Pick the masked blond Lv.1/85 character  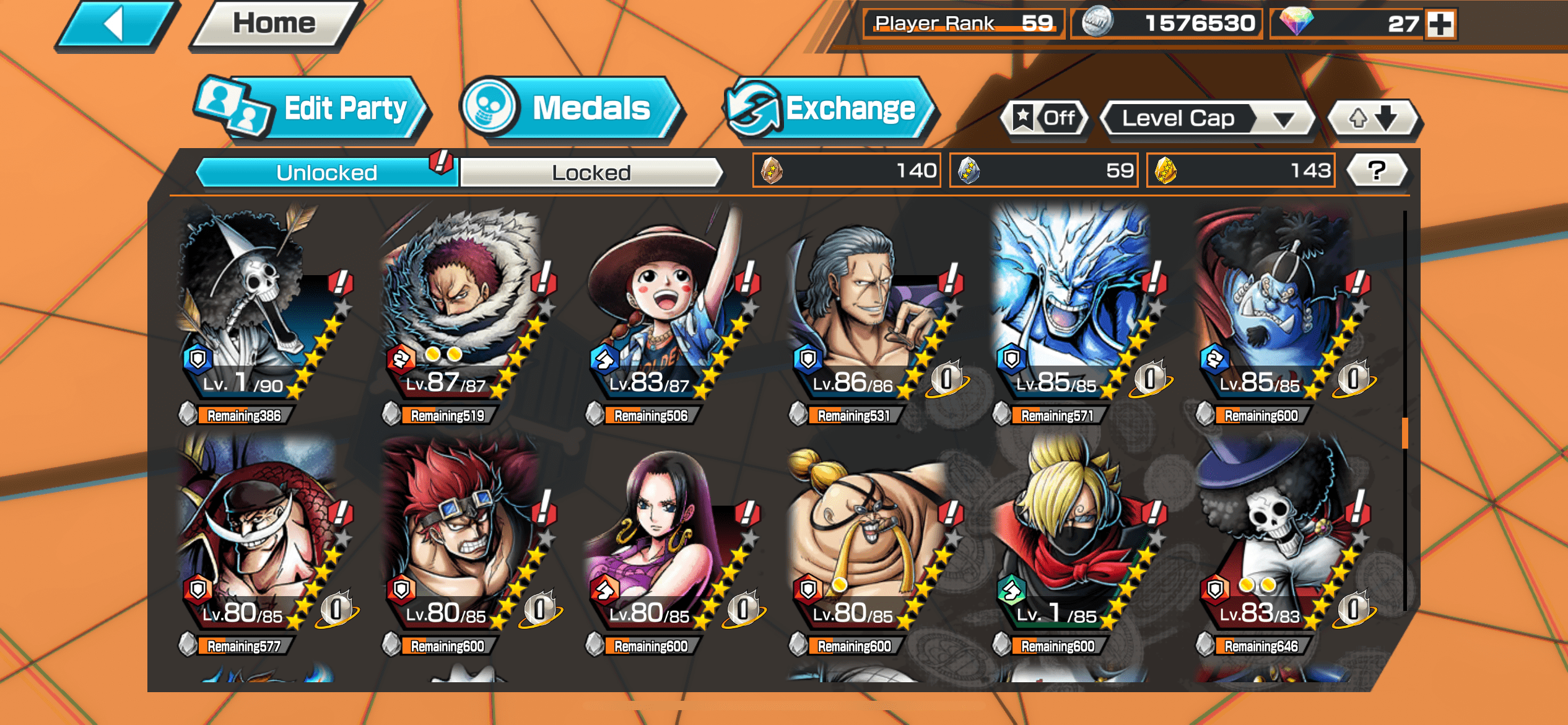pos(1071,539)
